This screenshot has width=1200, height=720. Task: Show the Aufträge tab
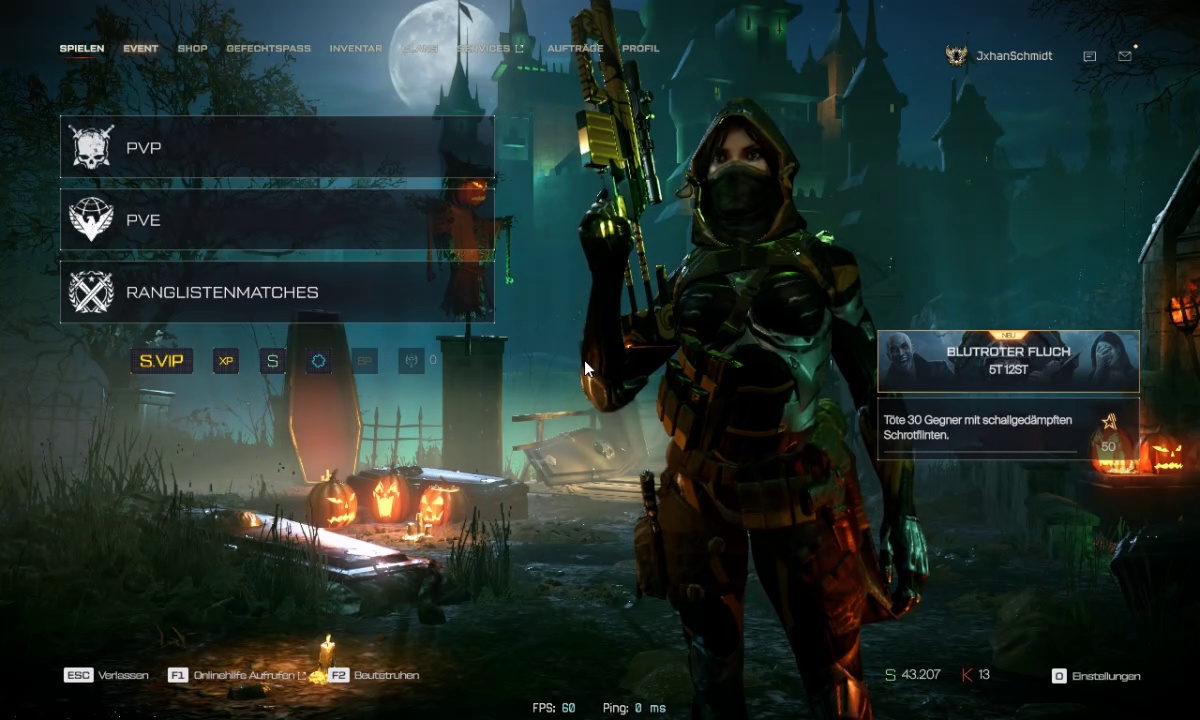click(575, 49)
